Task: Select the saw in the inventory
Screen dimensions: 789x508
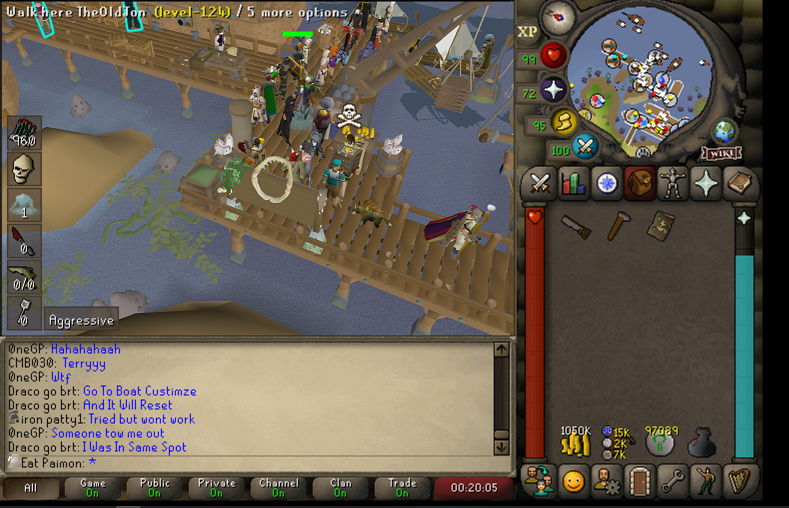Action: [x=575, y=227]
